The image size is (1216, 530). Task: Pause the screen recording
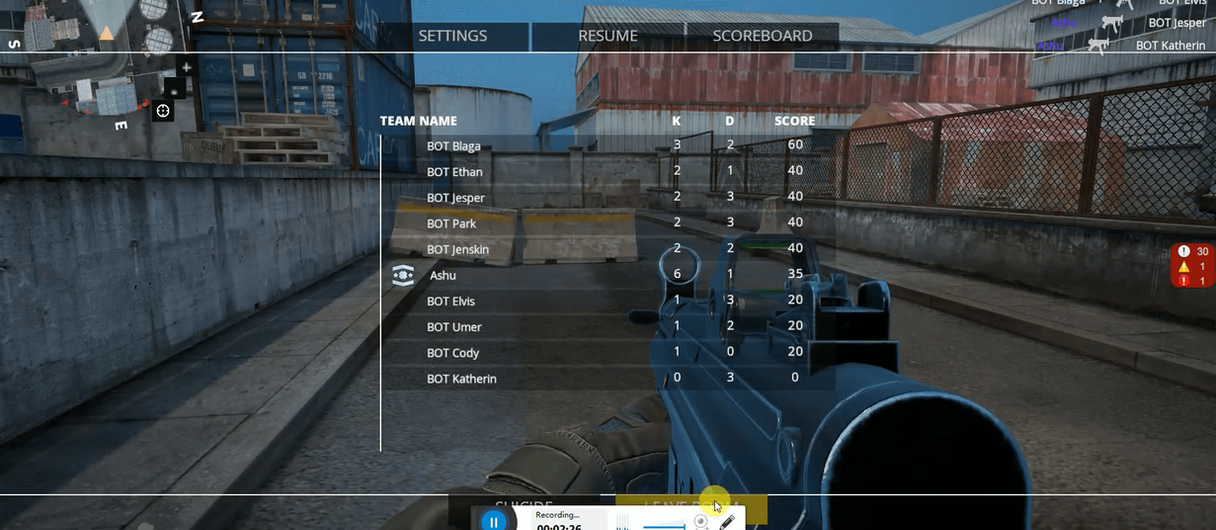(x=493, y=521)
